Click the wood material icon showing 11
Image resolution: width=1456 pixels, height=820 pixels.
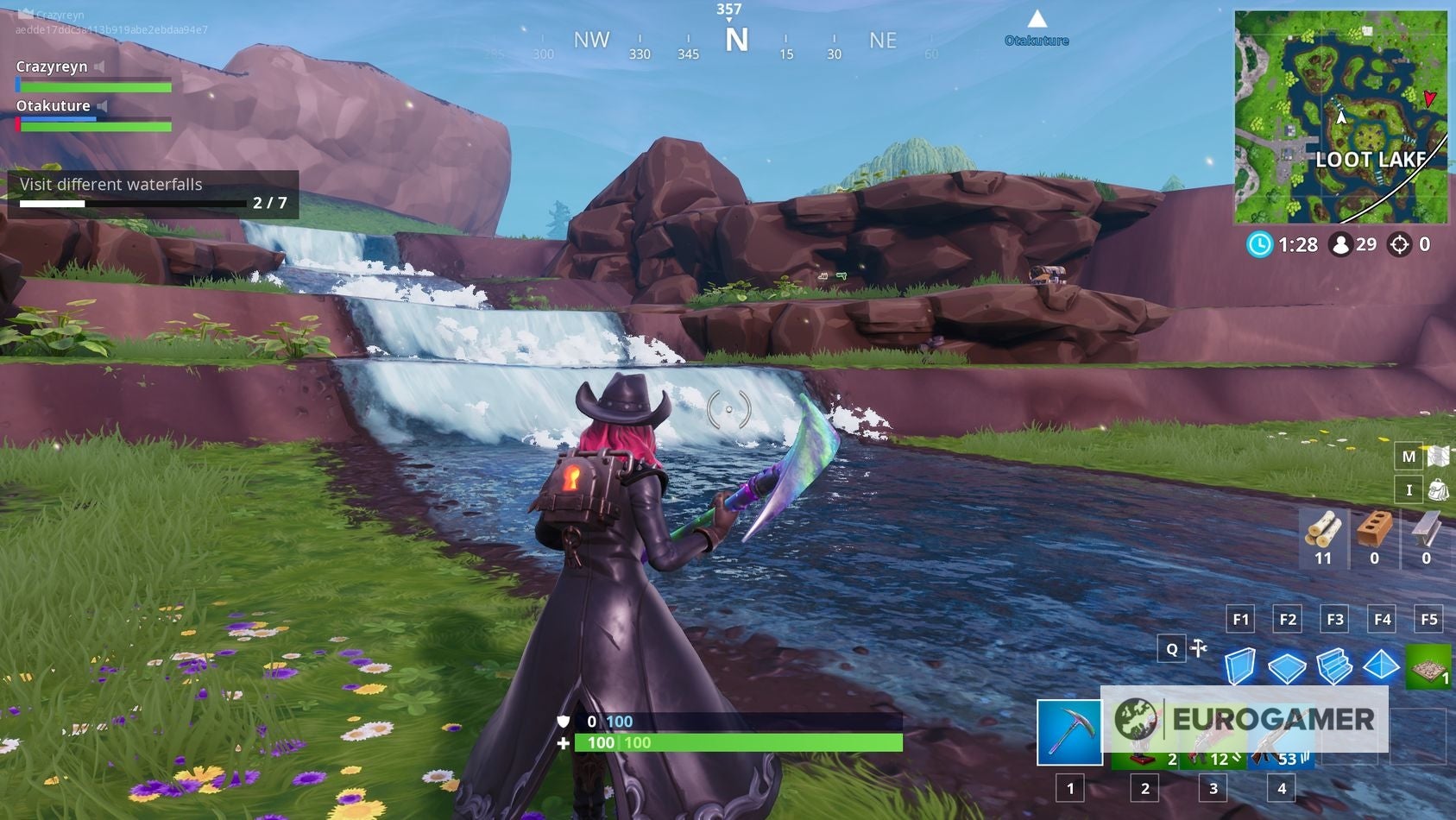(1325, 539)
